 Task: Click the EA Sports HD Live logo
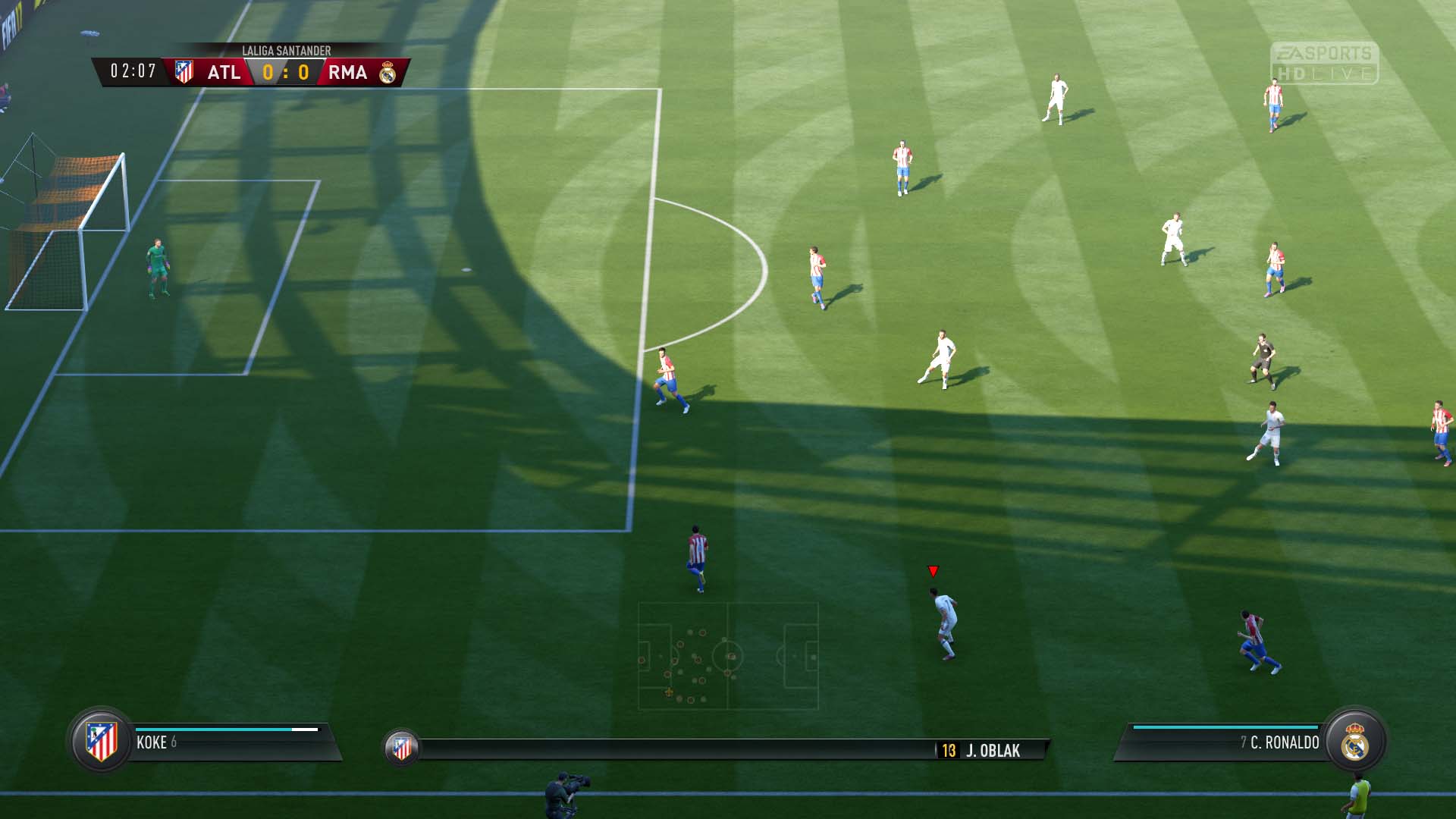click(1324, 63)
